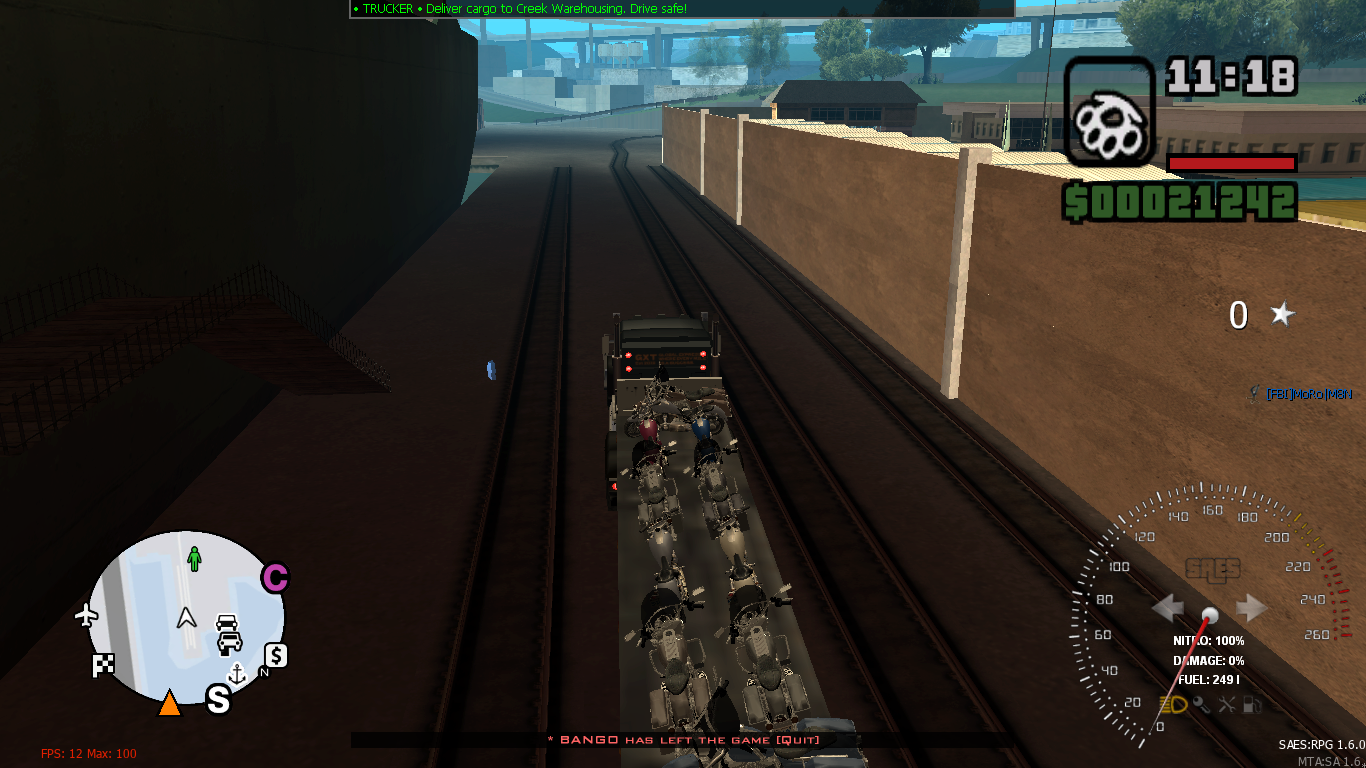The width and height of the screenshot is (1366, 768).
Task: Select the repair tools icon on the dashboard HUD
Action: click(1227, 704)
